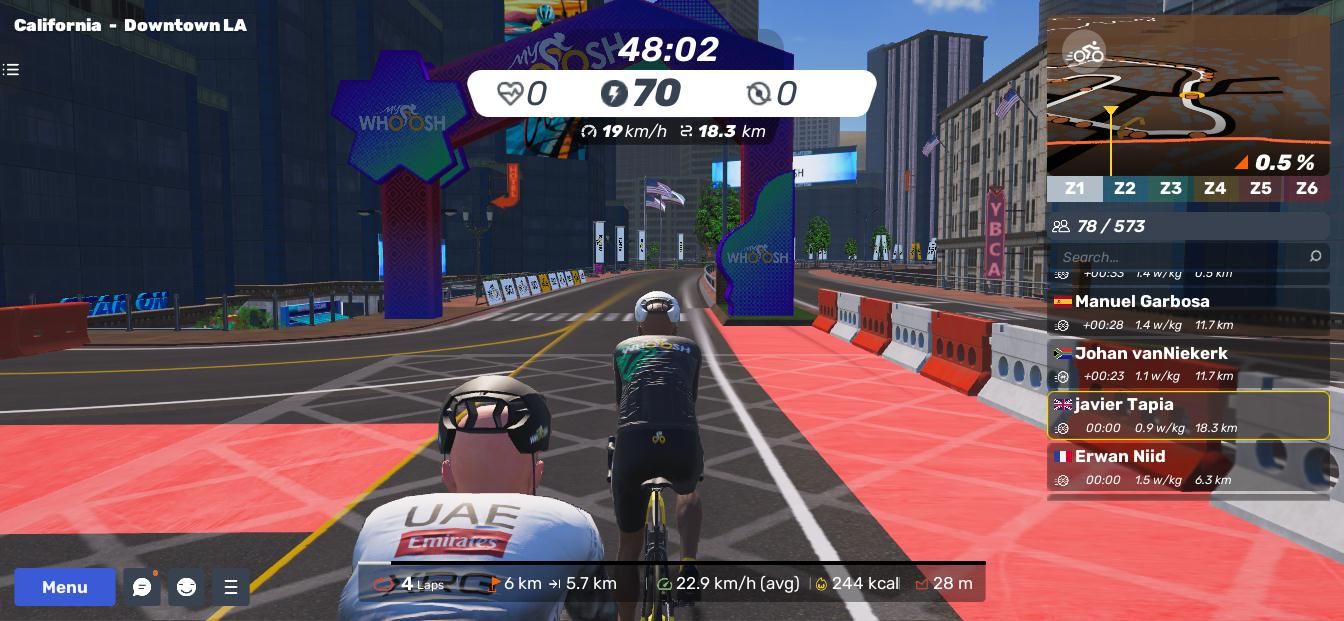Screen dimensions: 1344x621
Task: Click the Z1 power zone segment
Action: pos(1074,188)
